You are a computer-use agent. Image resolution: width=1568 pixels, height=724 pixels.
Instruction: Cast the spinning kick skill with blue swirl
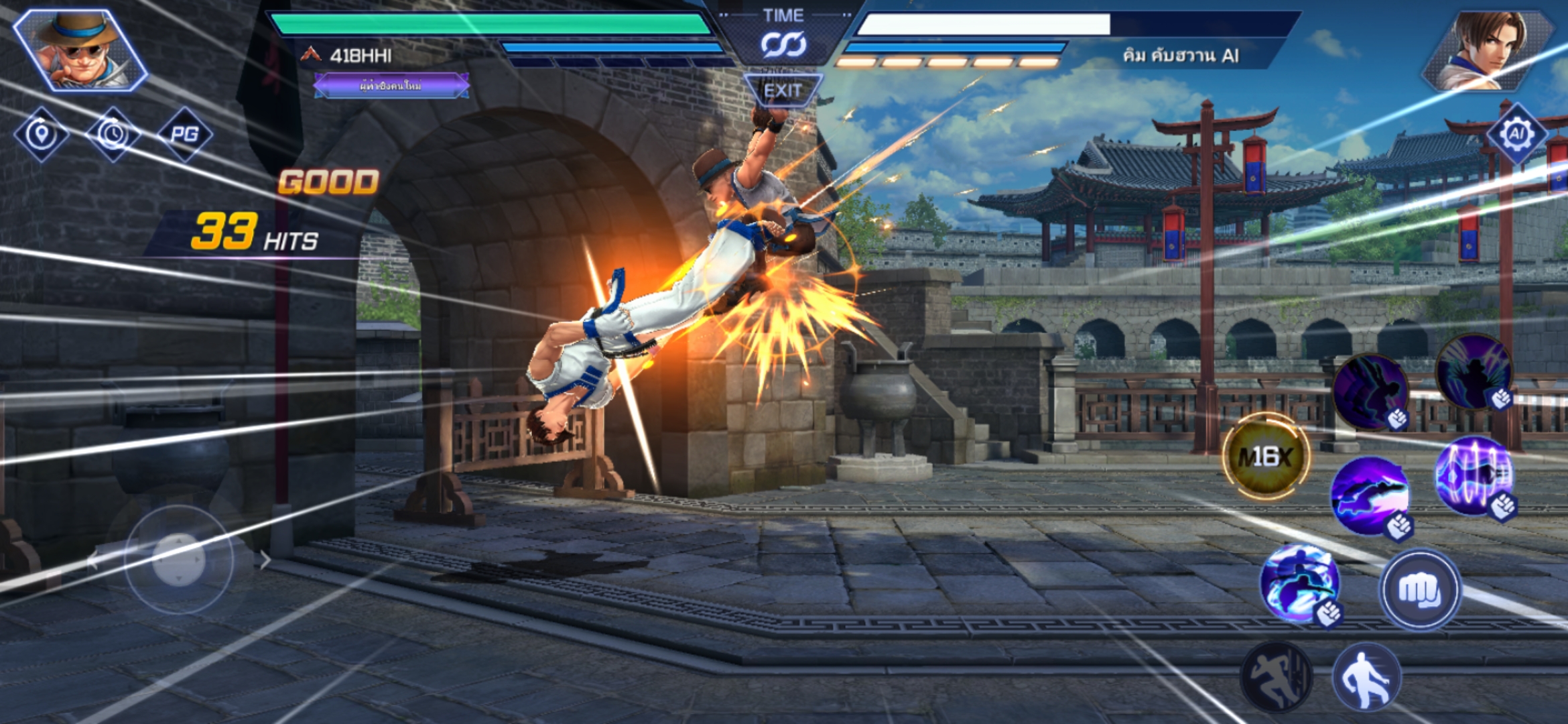coord(1299,583)
